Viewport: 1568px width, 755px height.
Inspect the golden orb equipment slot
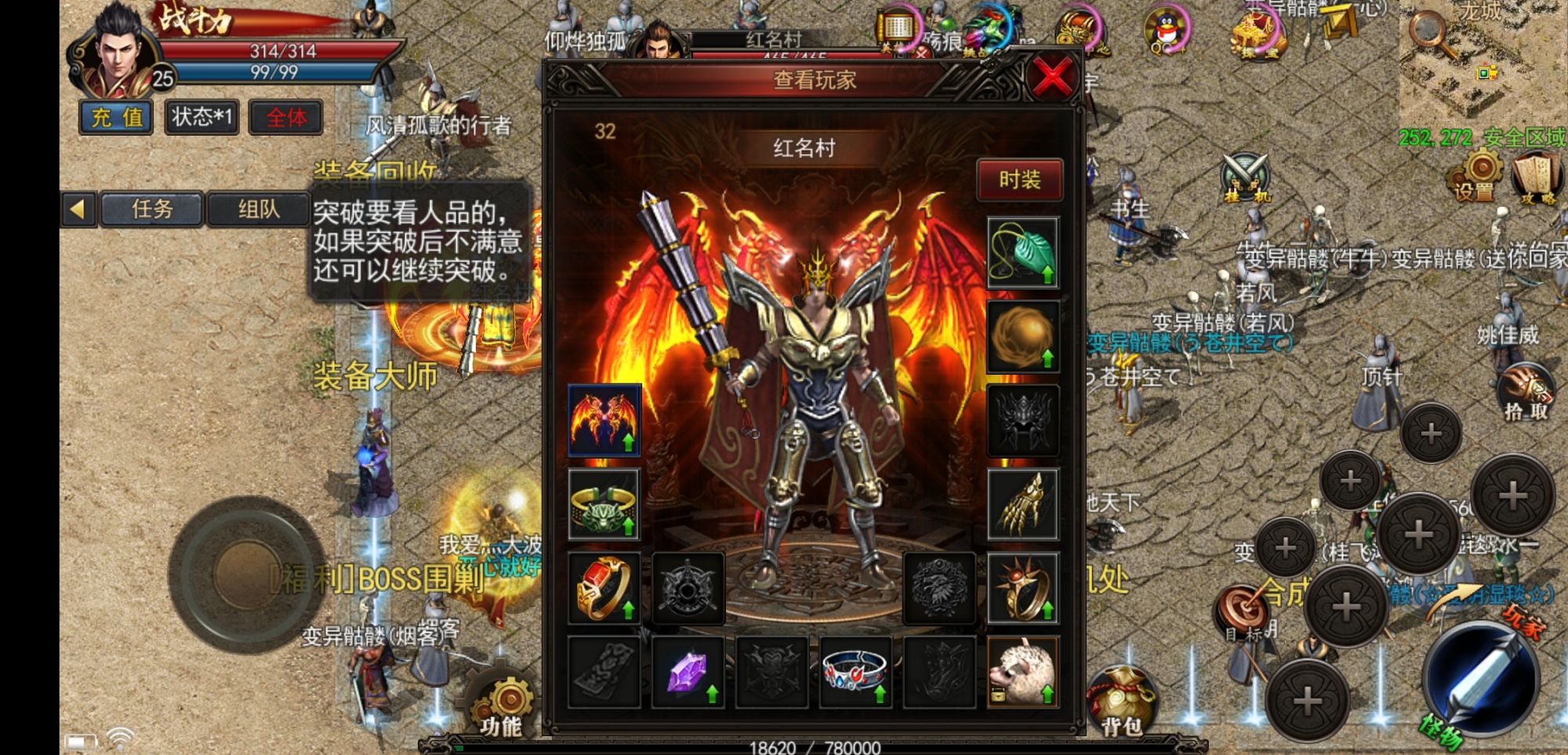pyautogui.click(x=1022, y=337)
